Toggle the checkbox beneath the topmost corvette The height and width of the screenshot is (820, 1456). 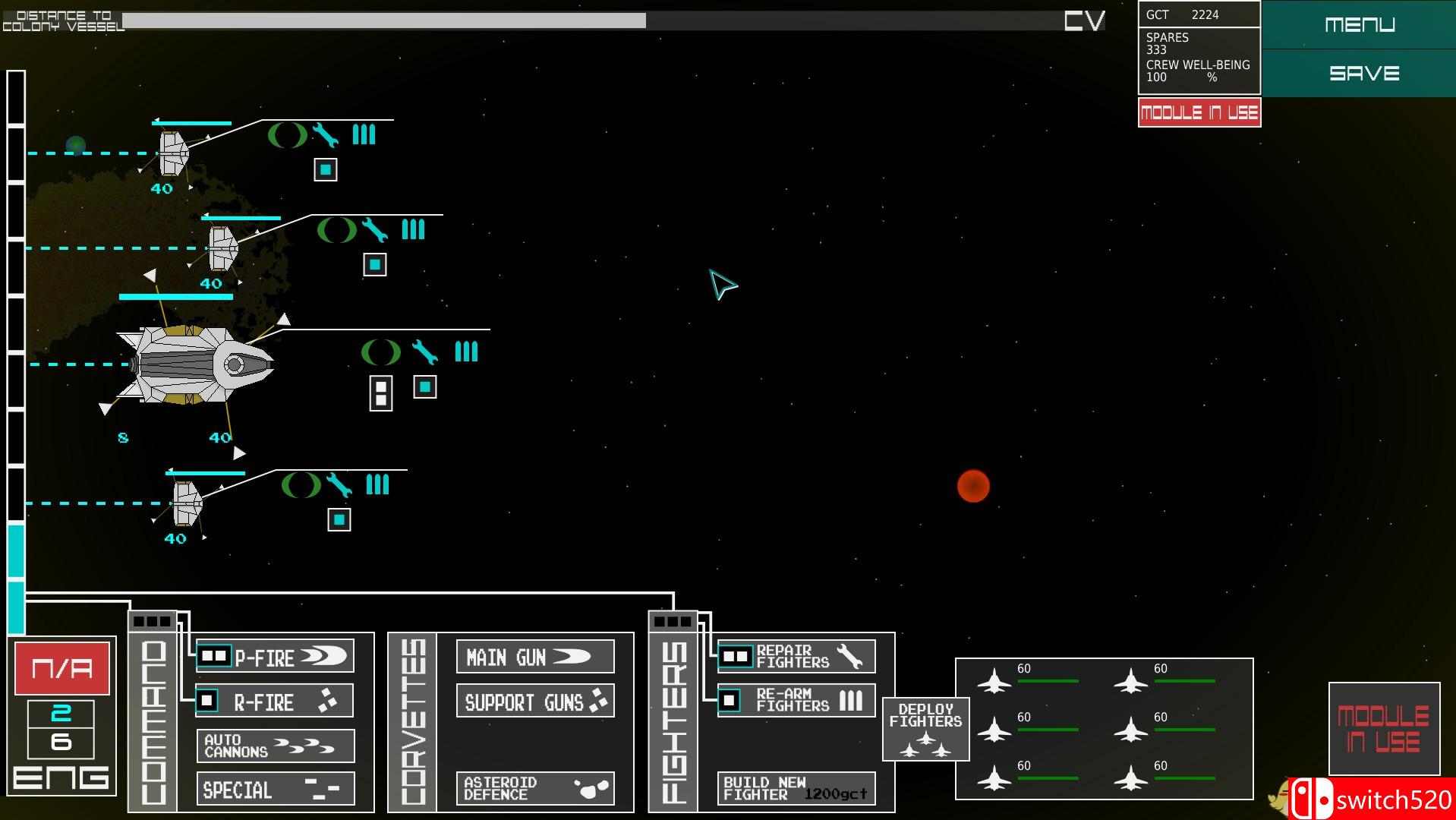325,169
